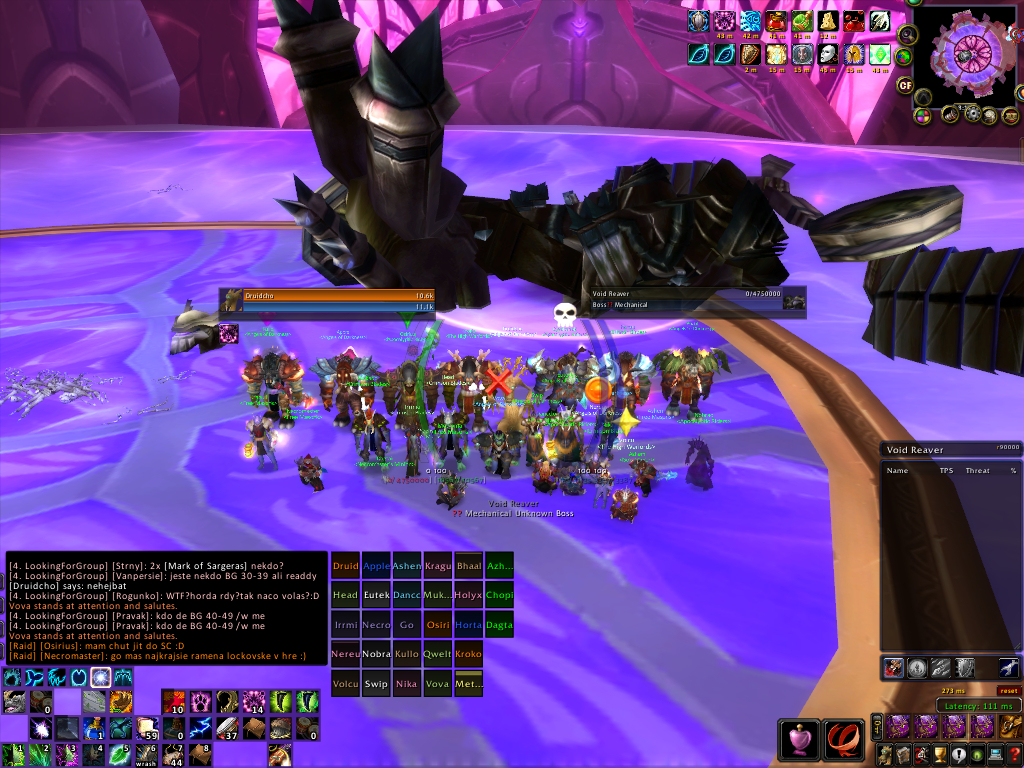Viewport: 1024px width, 768px height.
Task: Open the character info micro button
Action: point(884,753)
